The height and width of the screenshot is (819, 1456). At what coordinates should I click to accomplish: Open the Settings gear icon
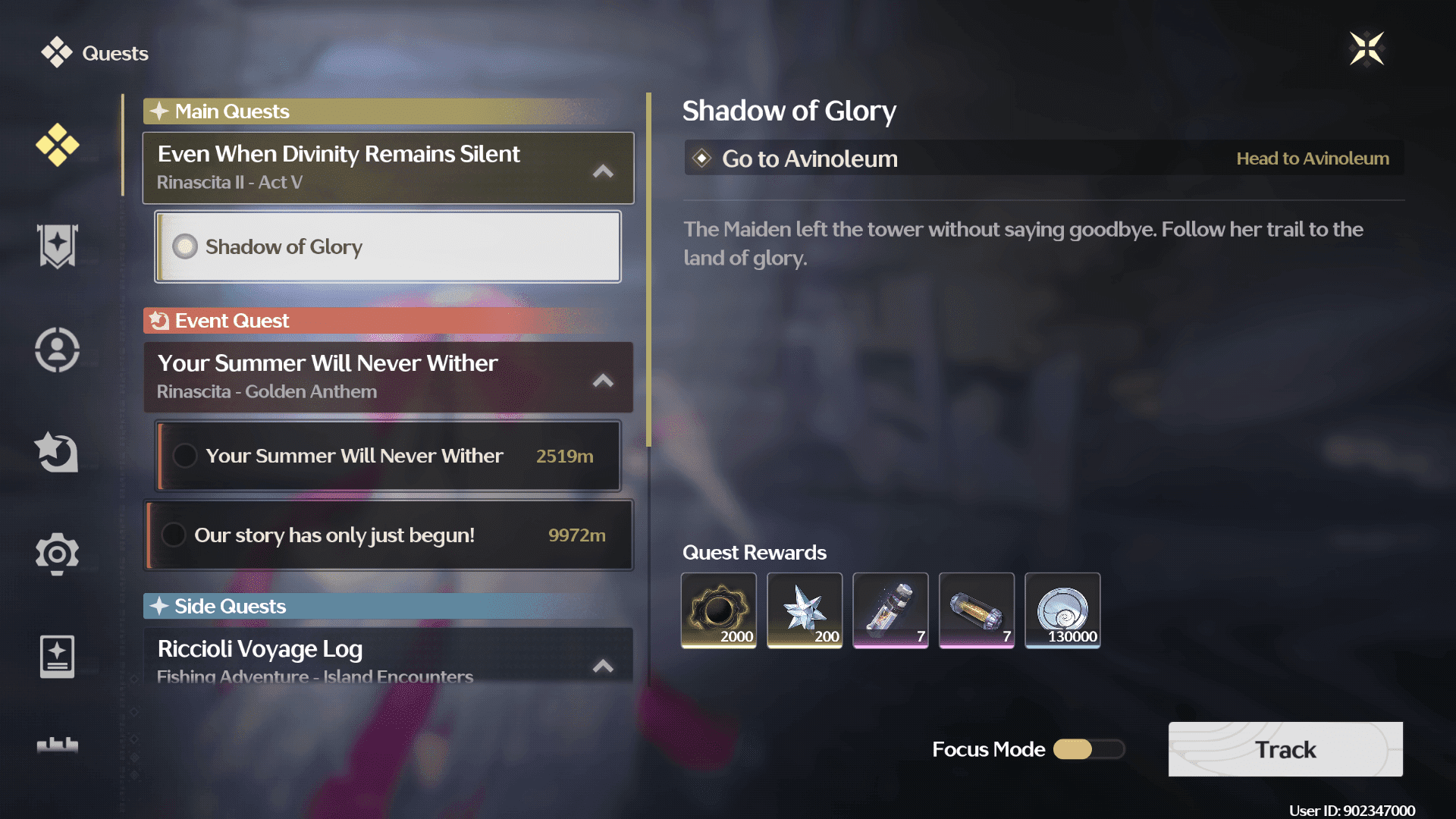coord(57,554)
